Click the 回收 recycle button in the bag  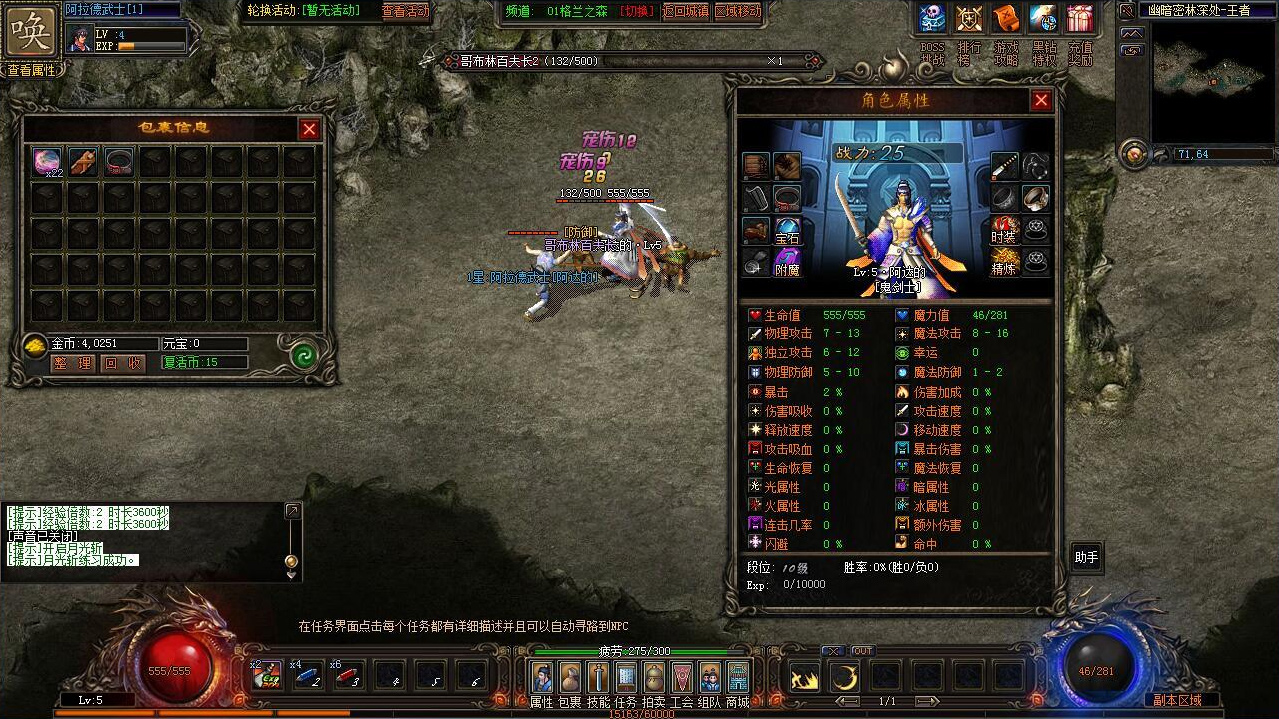pos(124,363)
